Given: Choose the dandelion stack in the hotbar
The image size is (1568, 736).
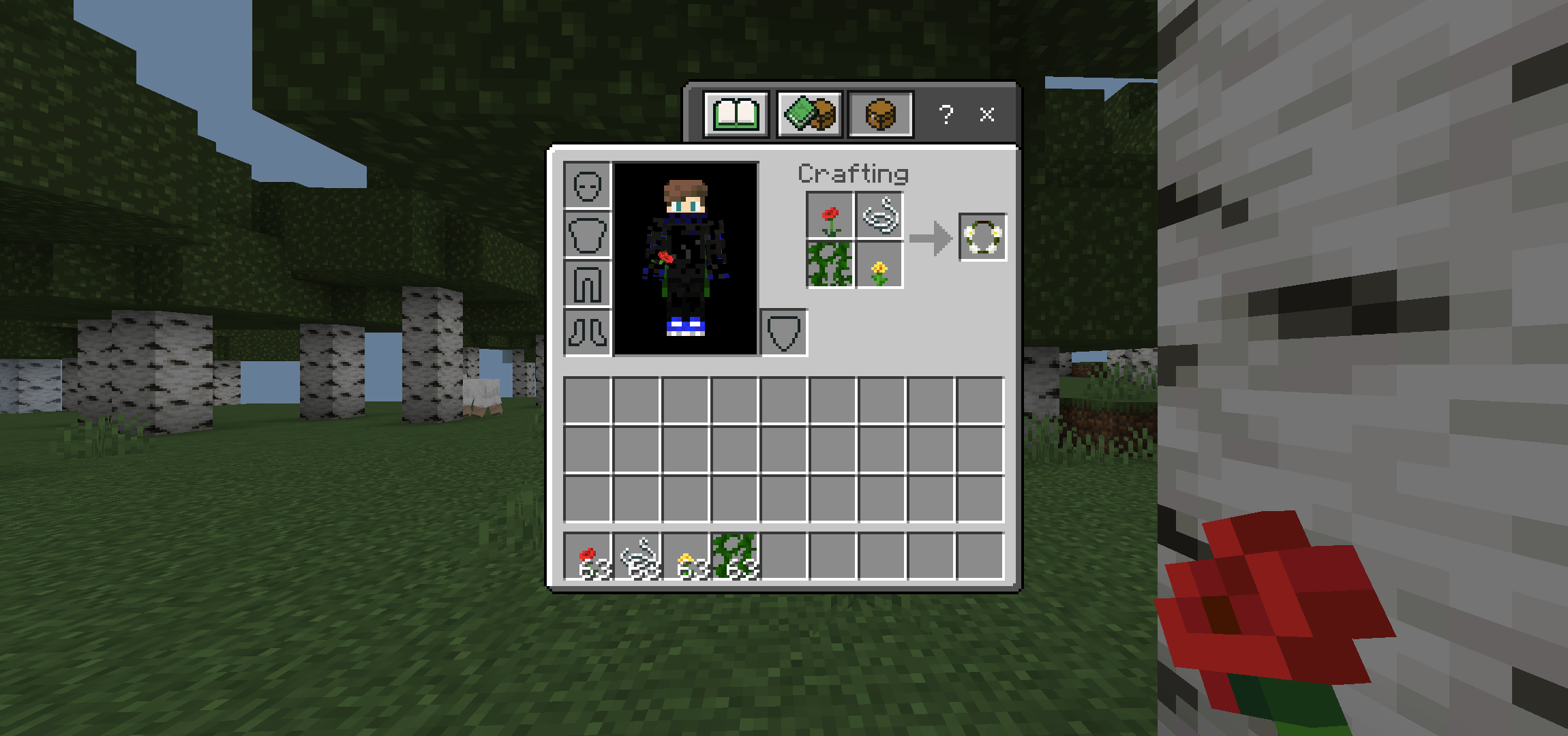Looking at the screenshot, I should point(686,557).
